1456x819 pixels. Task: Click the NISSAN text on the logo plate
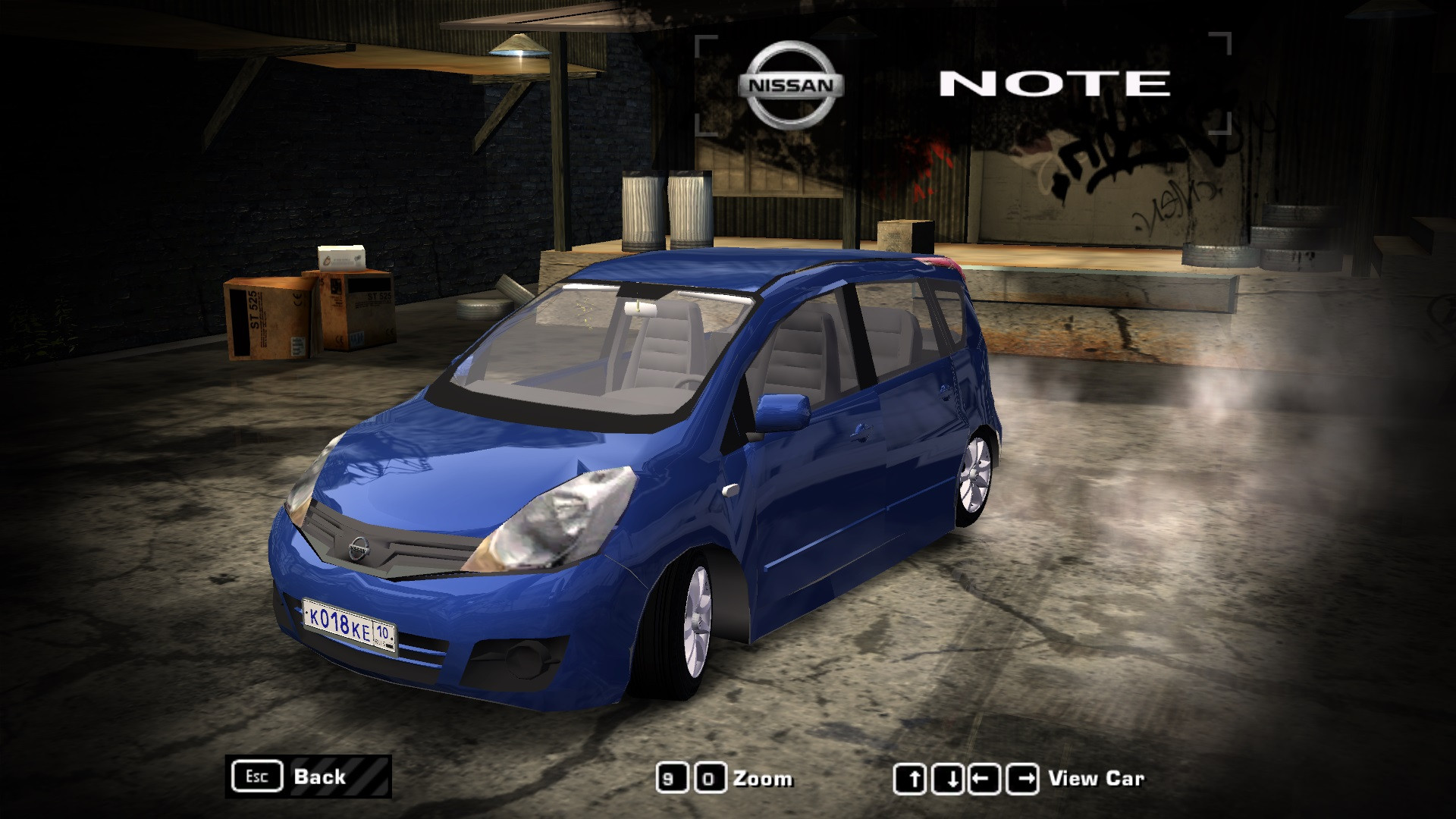(x=791, y=86)
